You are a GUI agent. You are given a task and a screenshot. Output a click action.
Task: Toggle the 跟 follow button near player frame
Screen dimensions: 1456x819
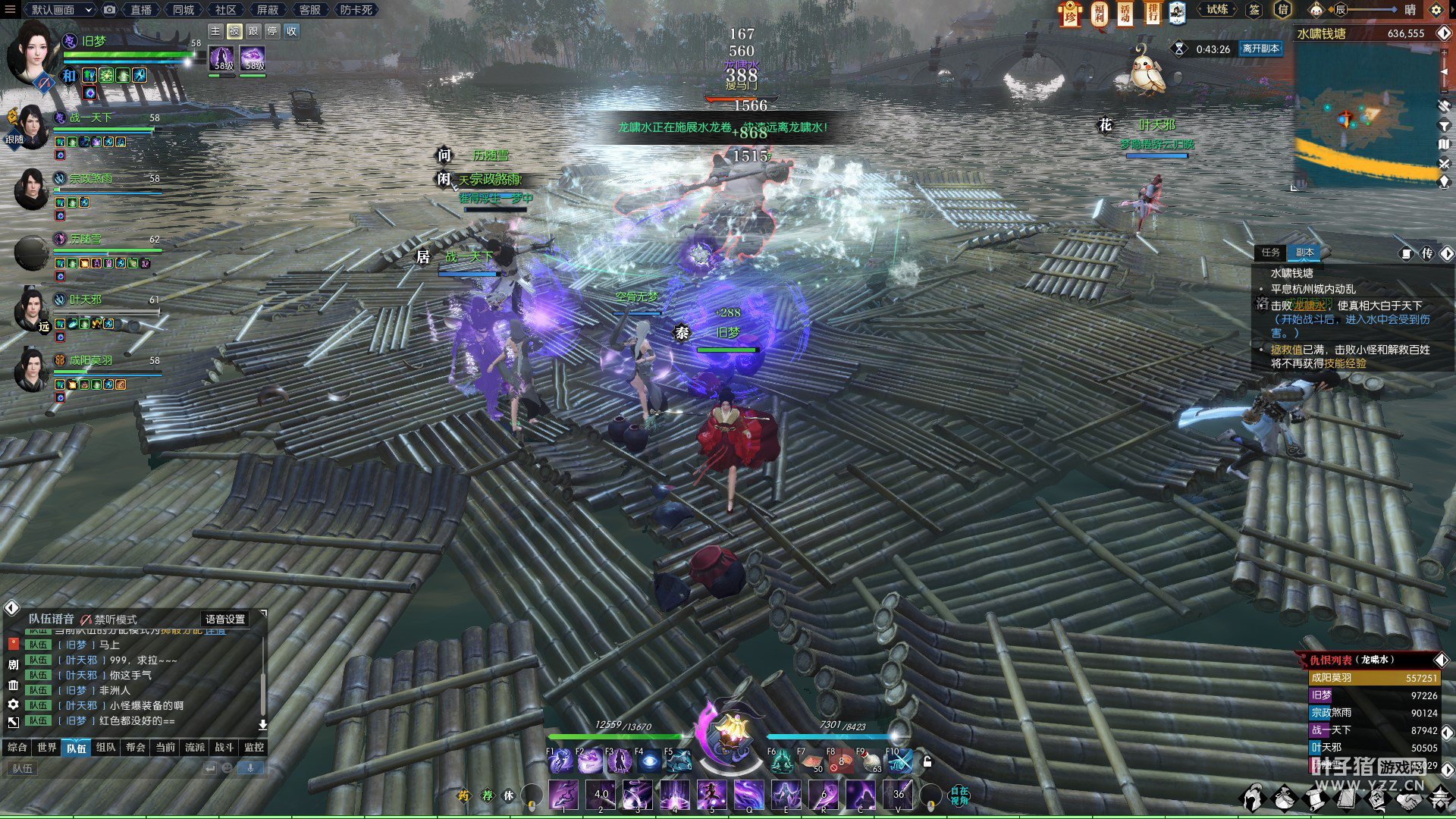click(253, 31)
